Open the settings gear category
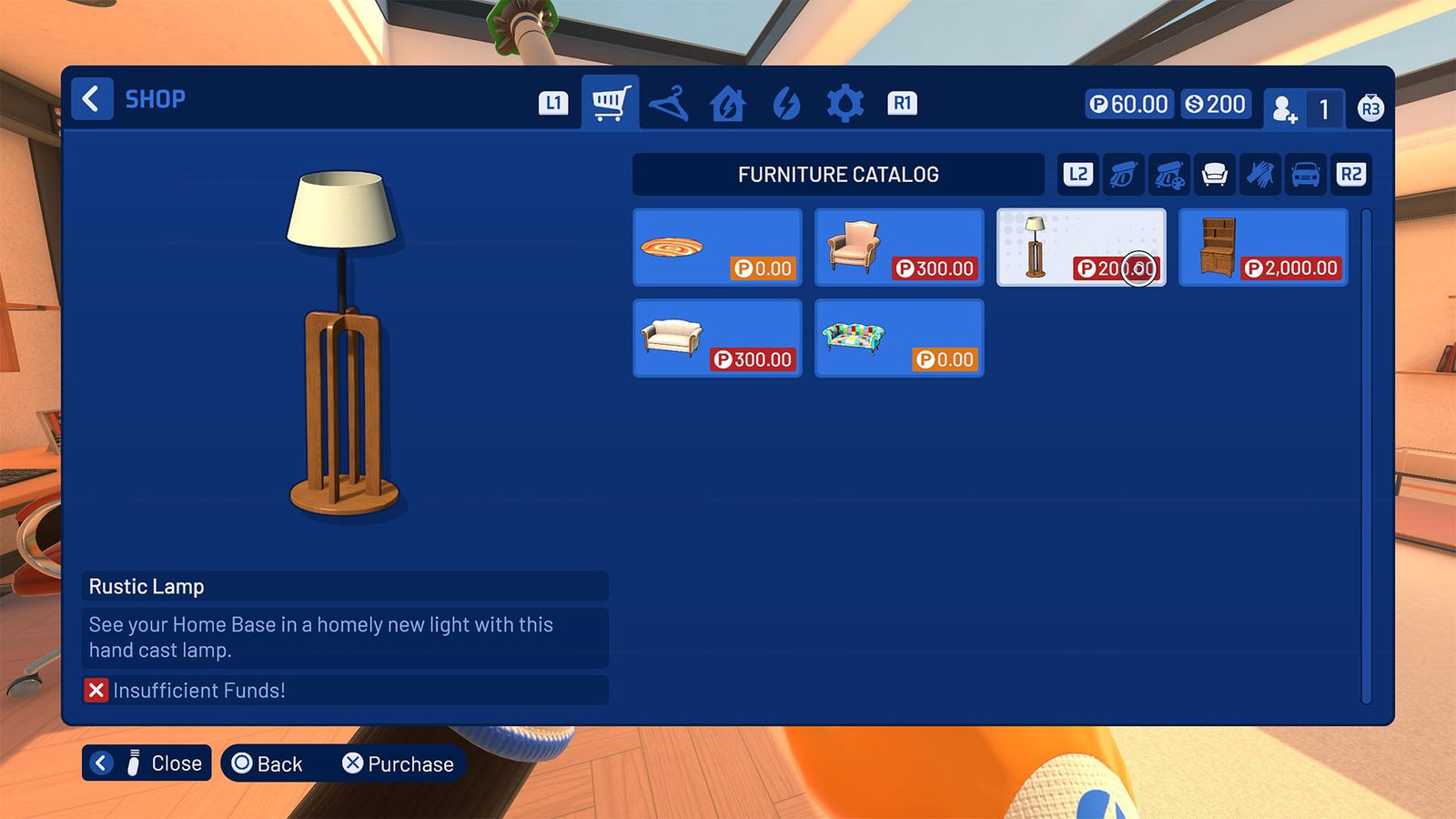 [x=844, y=103]
